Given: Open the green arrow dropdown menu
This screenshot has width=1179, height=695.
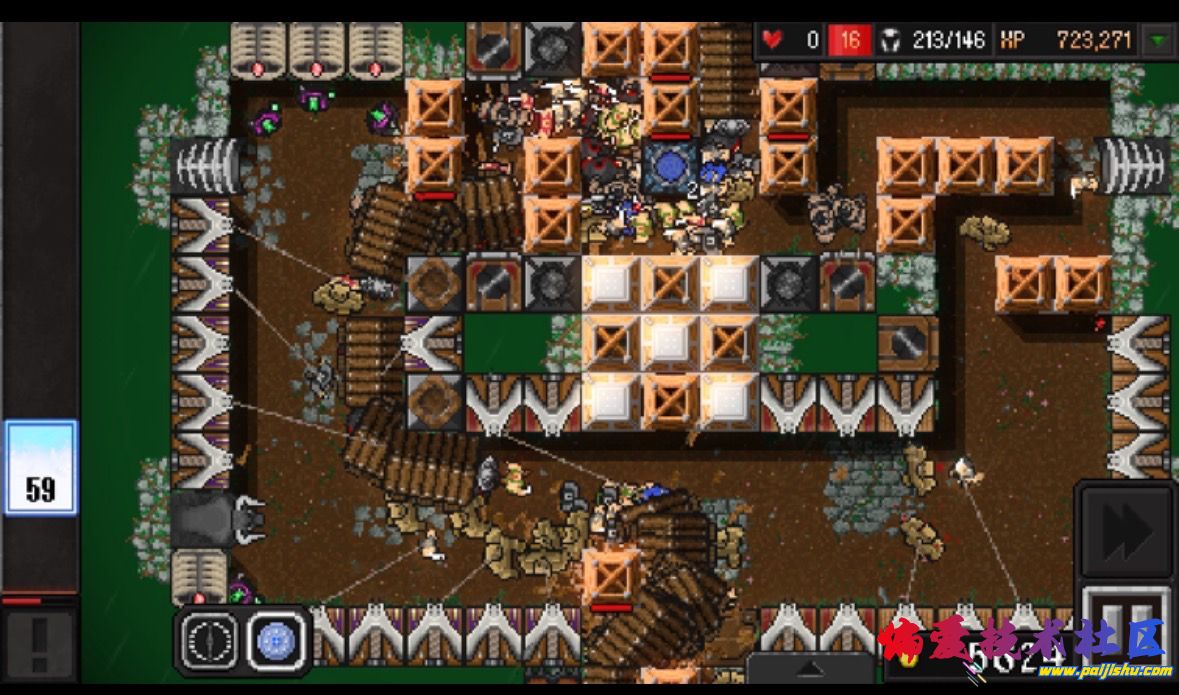Looking at the screenshot, I should [1159, 41].
